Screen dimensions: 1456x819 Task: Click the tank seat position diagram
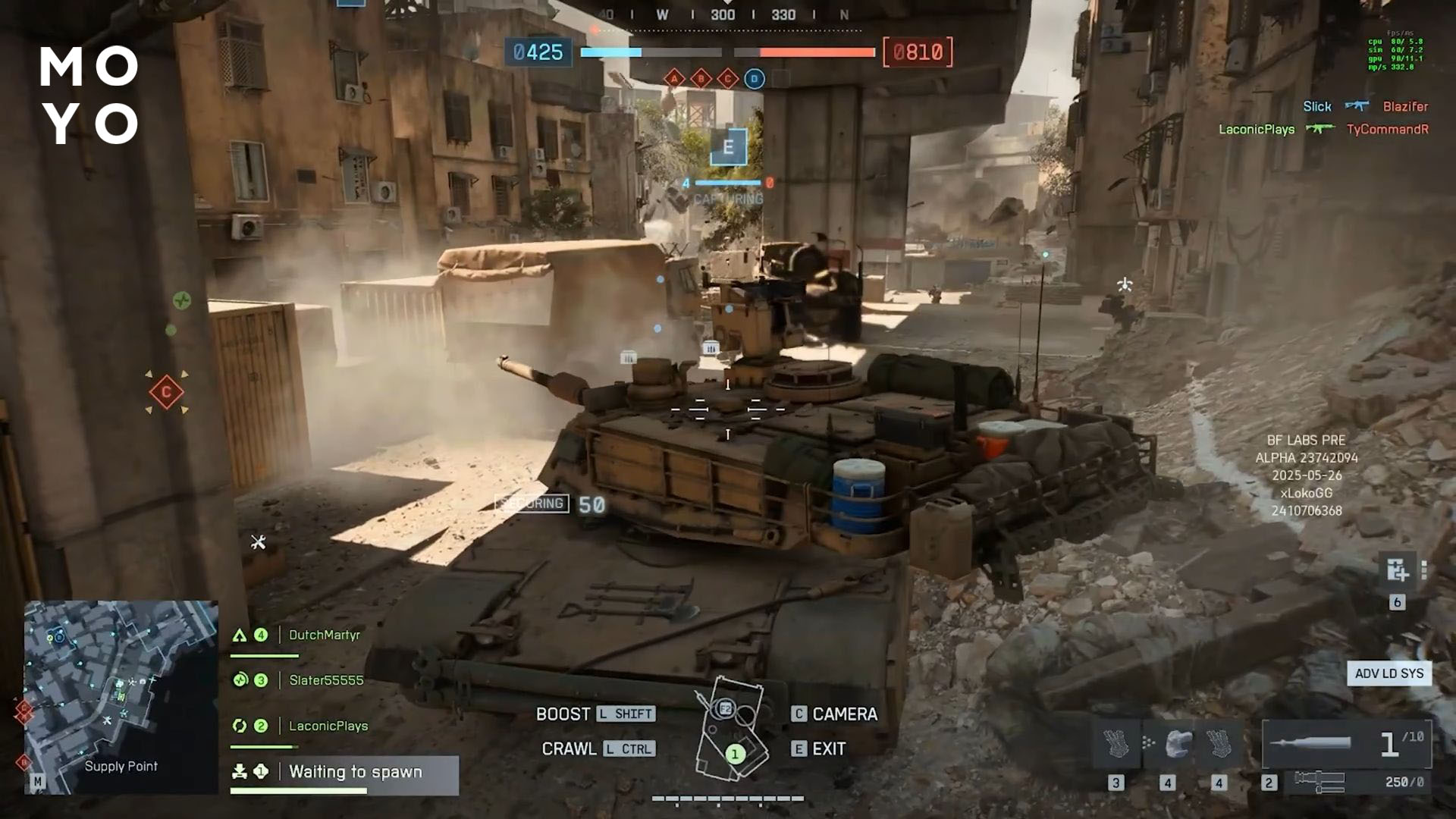point(731,729)
